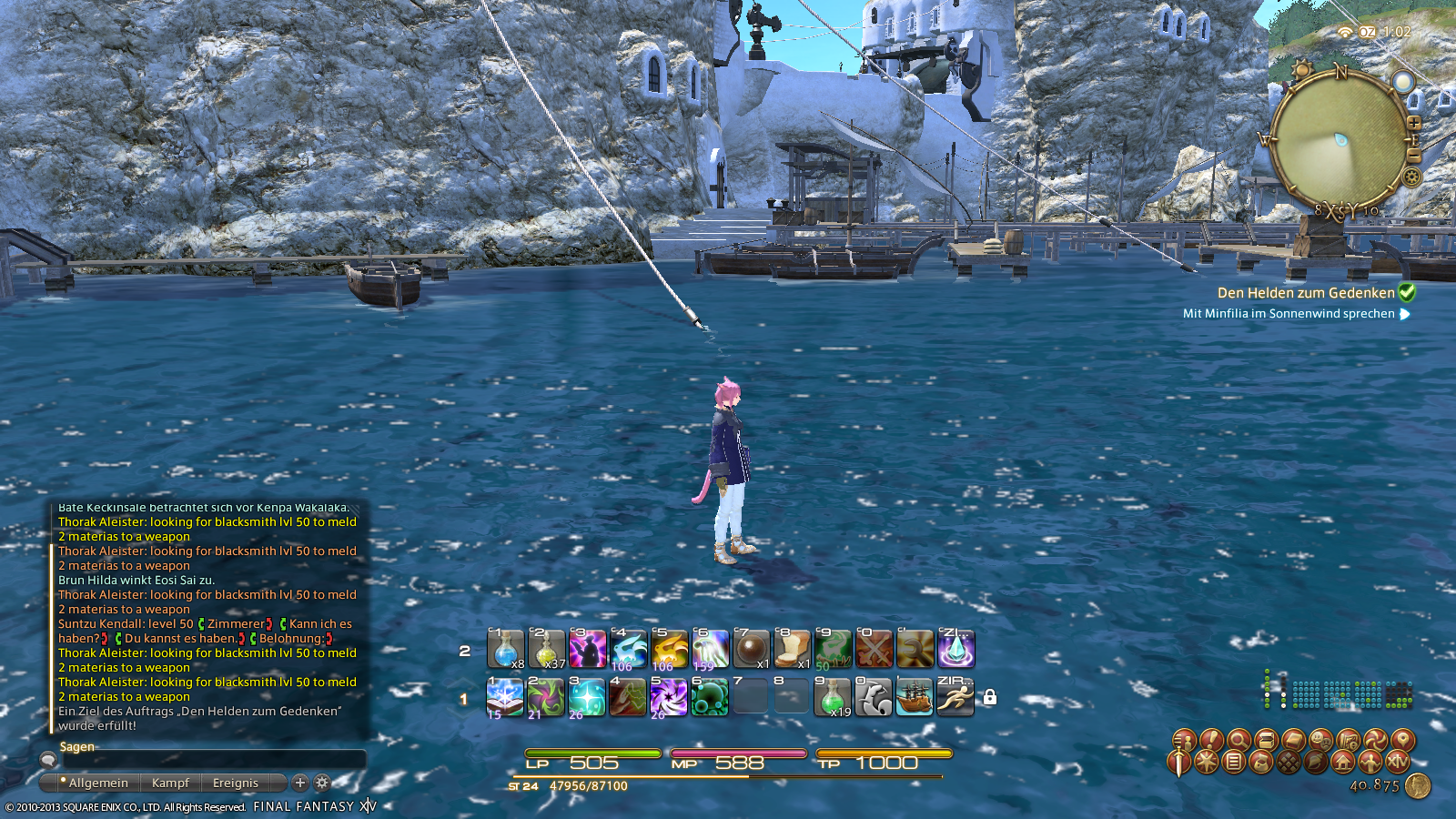Open the magnifying glass search menu icon
This screenshot has width=1456, height=819.
[1238, 739]
